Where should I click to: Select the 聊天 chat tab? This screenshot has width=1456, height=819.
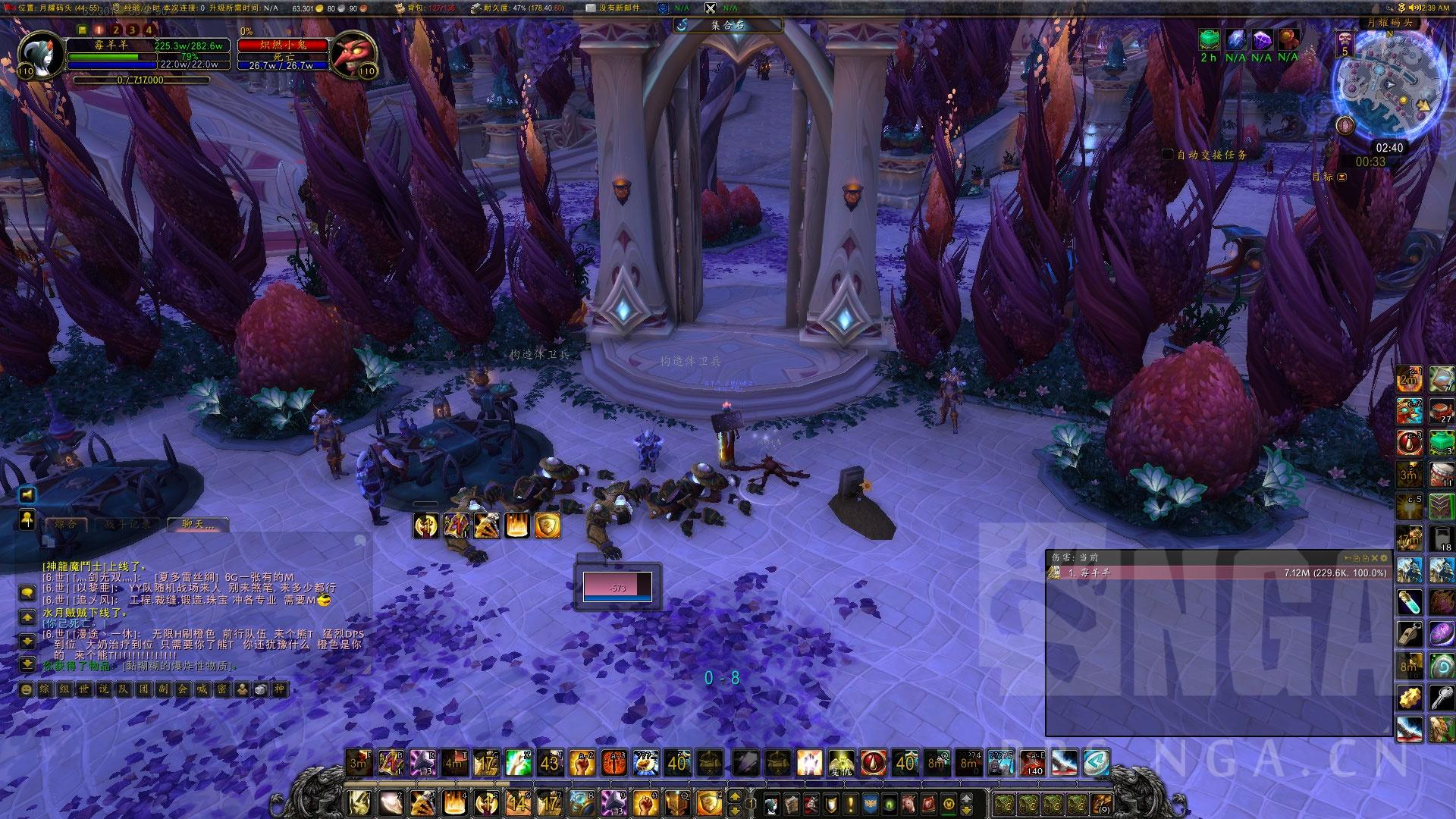point(196,524)
